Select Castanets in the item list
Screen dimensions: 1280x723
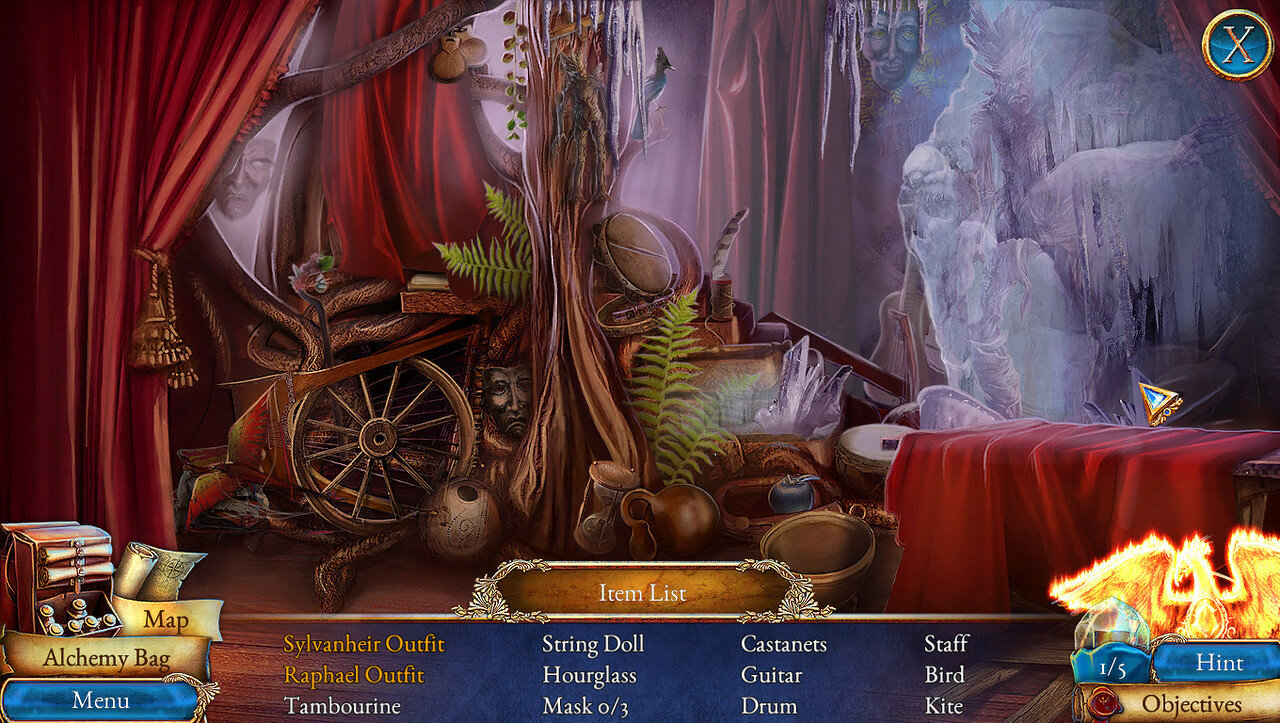tap(783, 644)
